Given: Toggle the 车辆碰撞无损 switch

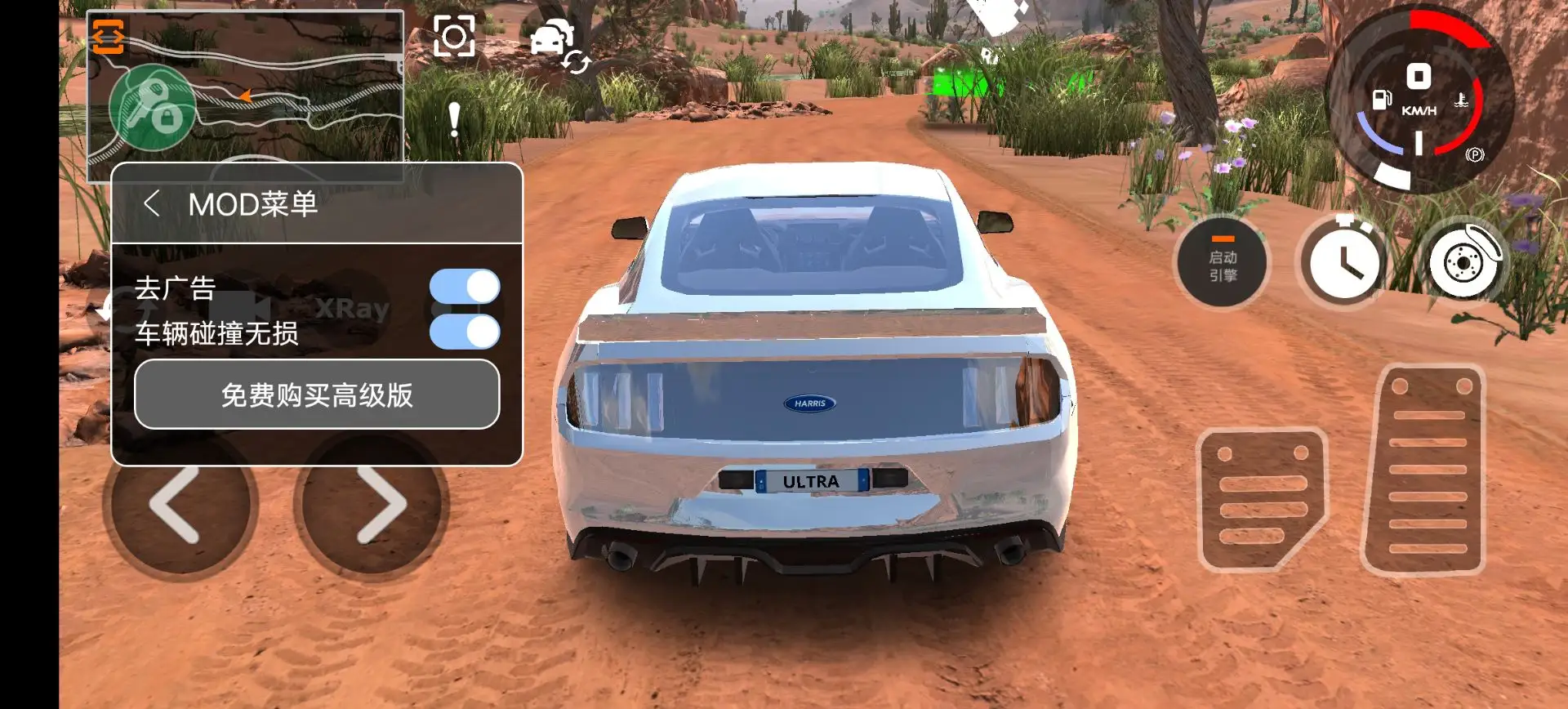Looking at the screenshot, I should point(465,332).
